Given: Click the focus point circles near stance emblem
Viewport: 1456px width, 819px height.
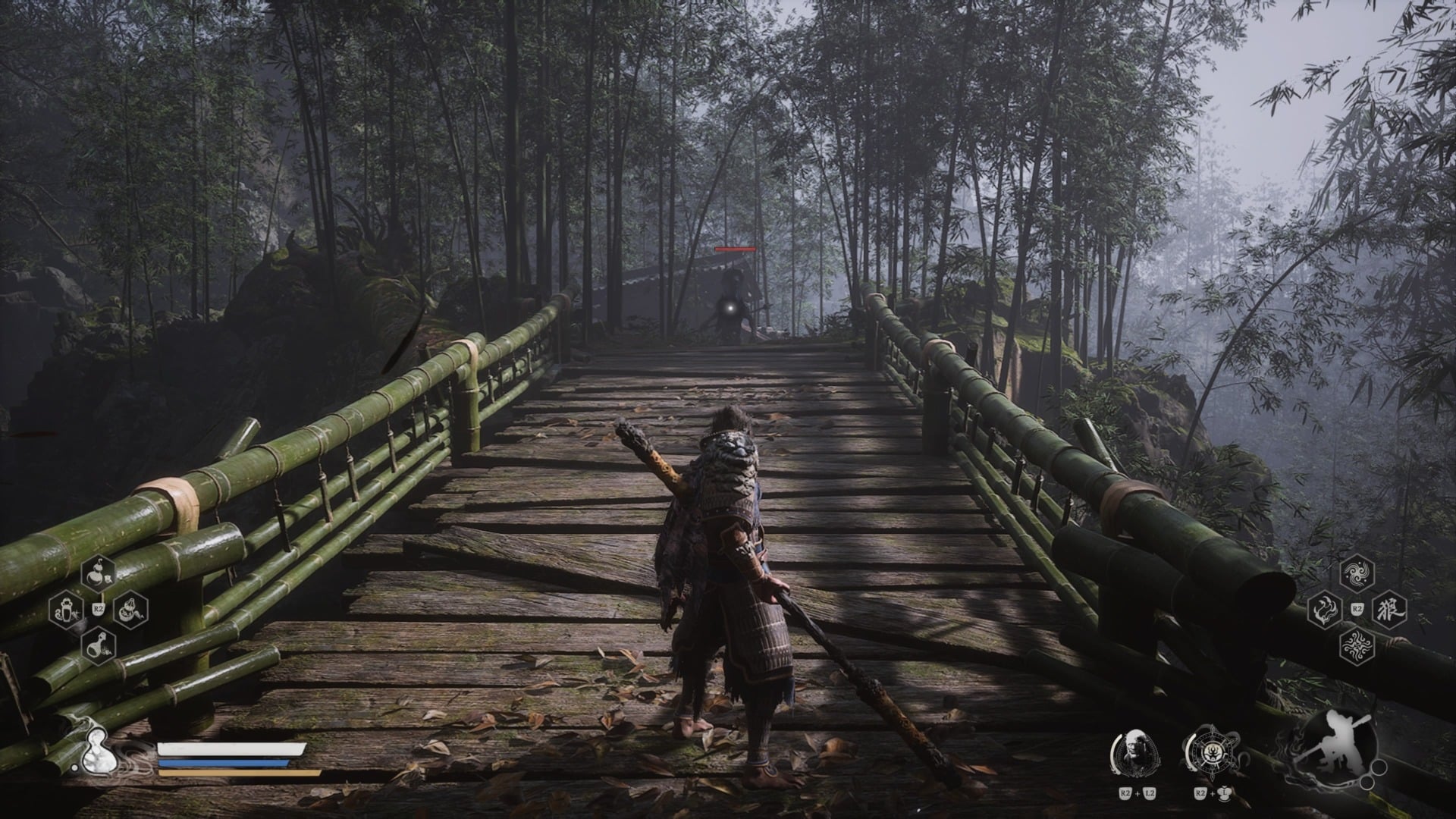Looking at the screenshot, I should point(1374,773).
